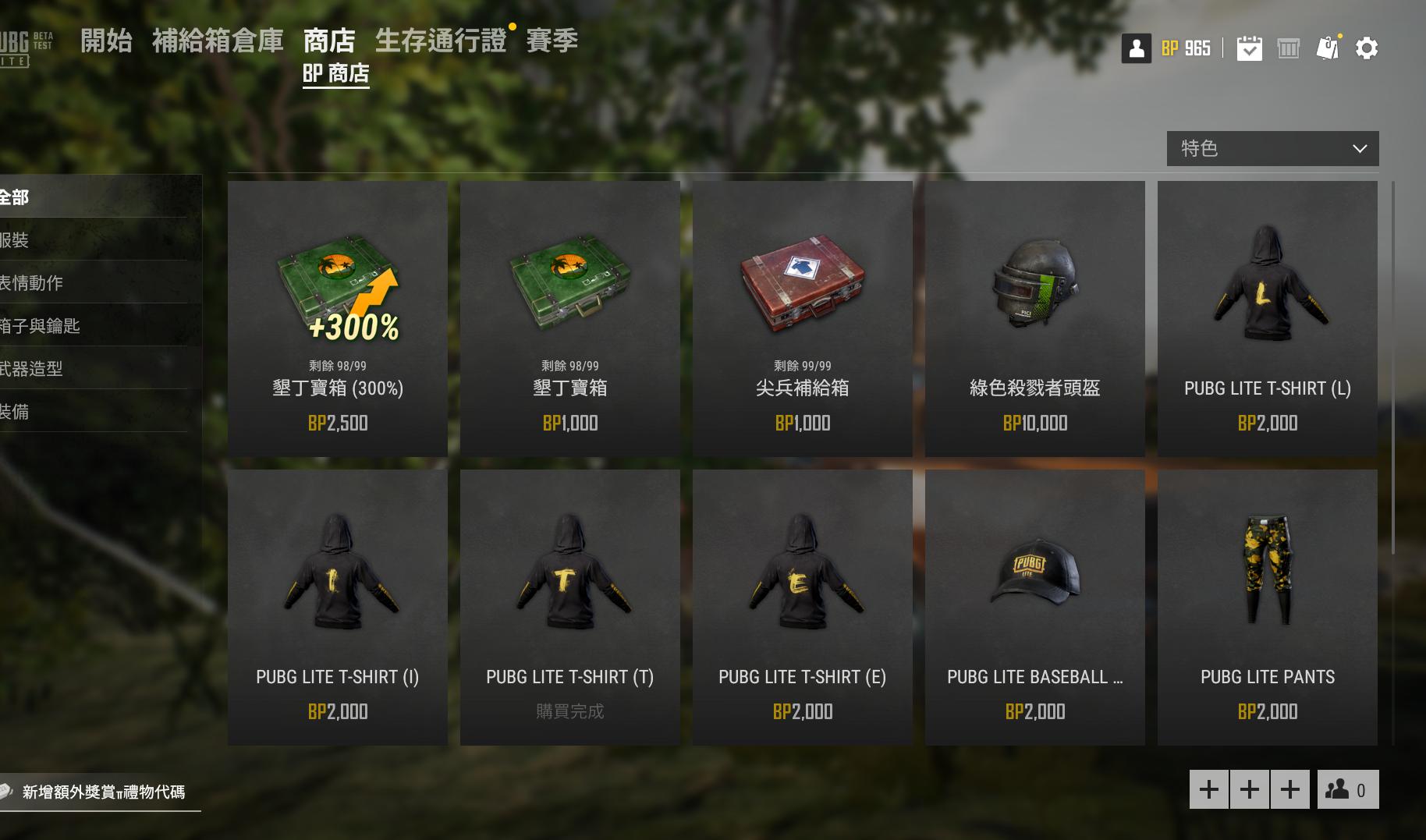Click the first plus button to add a slot

click(1208, 789)
